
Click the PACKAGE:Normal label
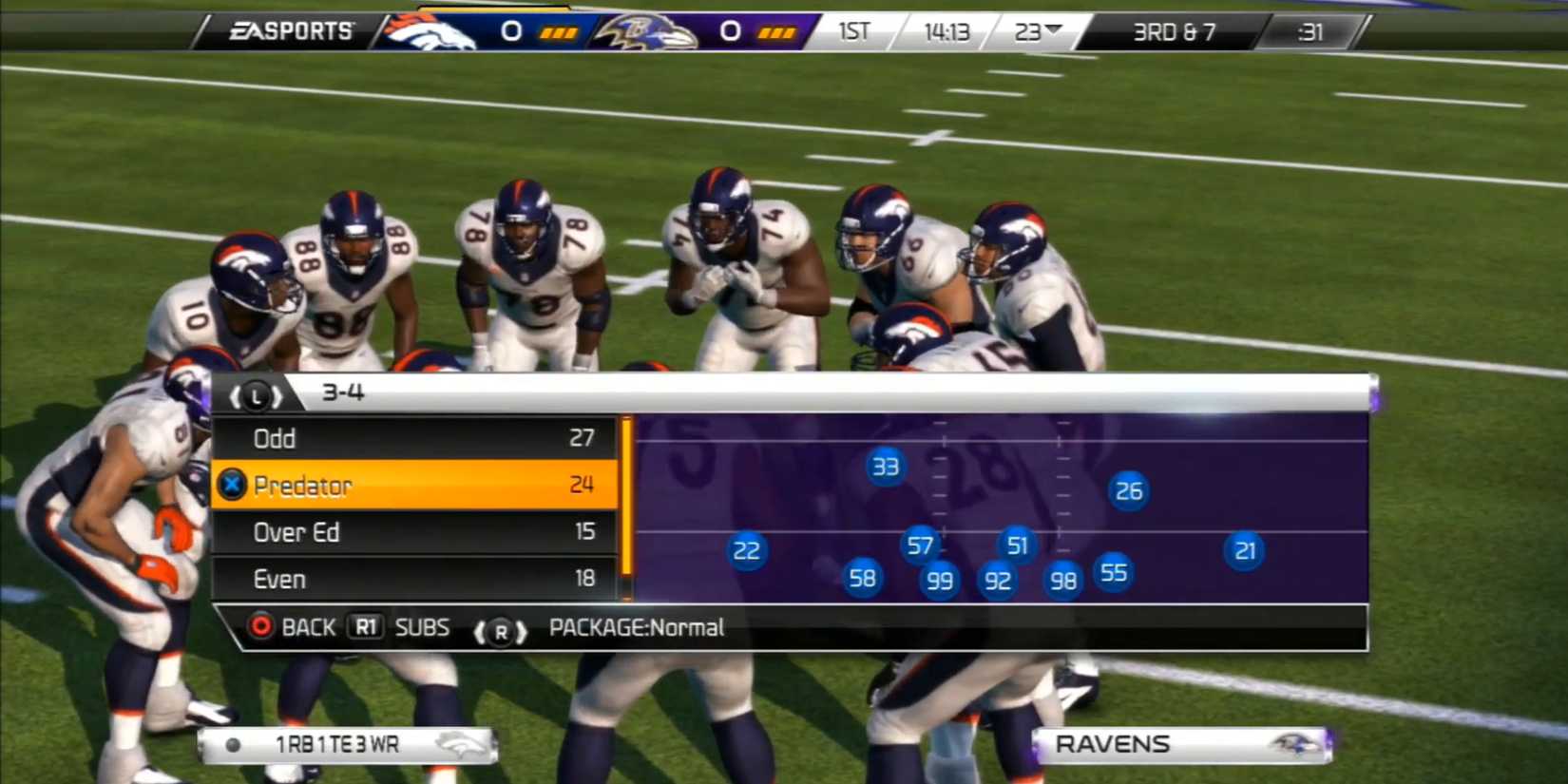pos(636,627)
